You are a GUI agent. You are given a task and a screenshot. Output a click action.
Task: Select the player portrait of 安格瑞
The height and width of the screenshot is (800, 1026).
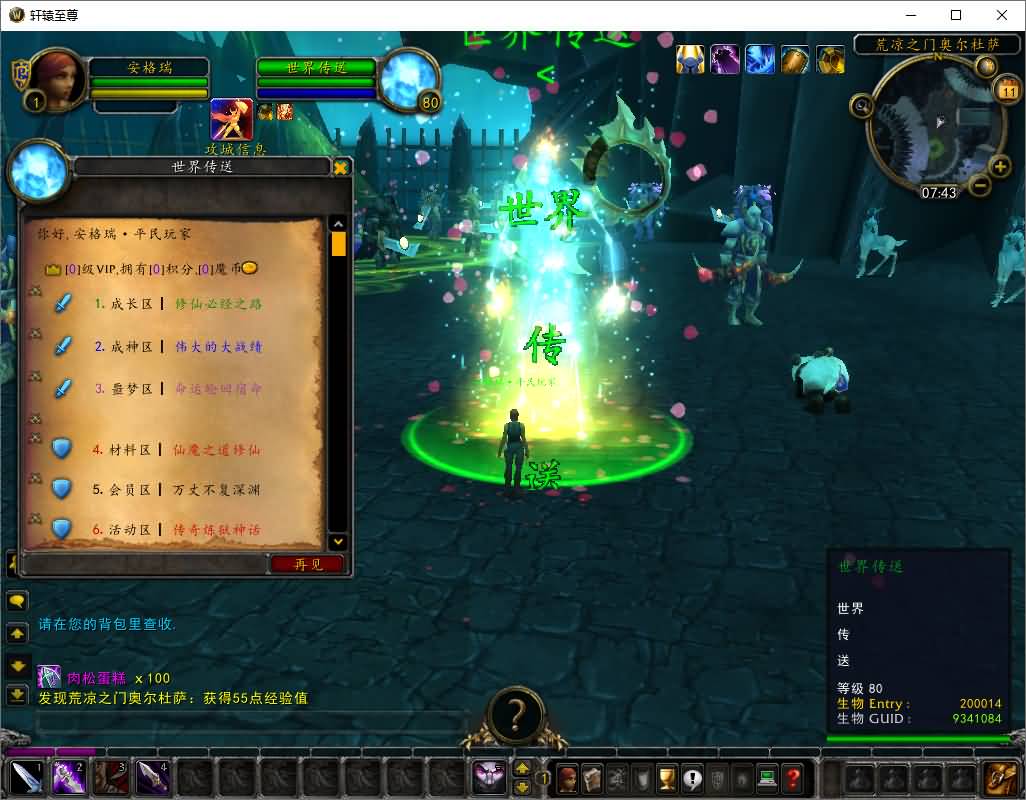[x=59, y=78]
